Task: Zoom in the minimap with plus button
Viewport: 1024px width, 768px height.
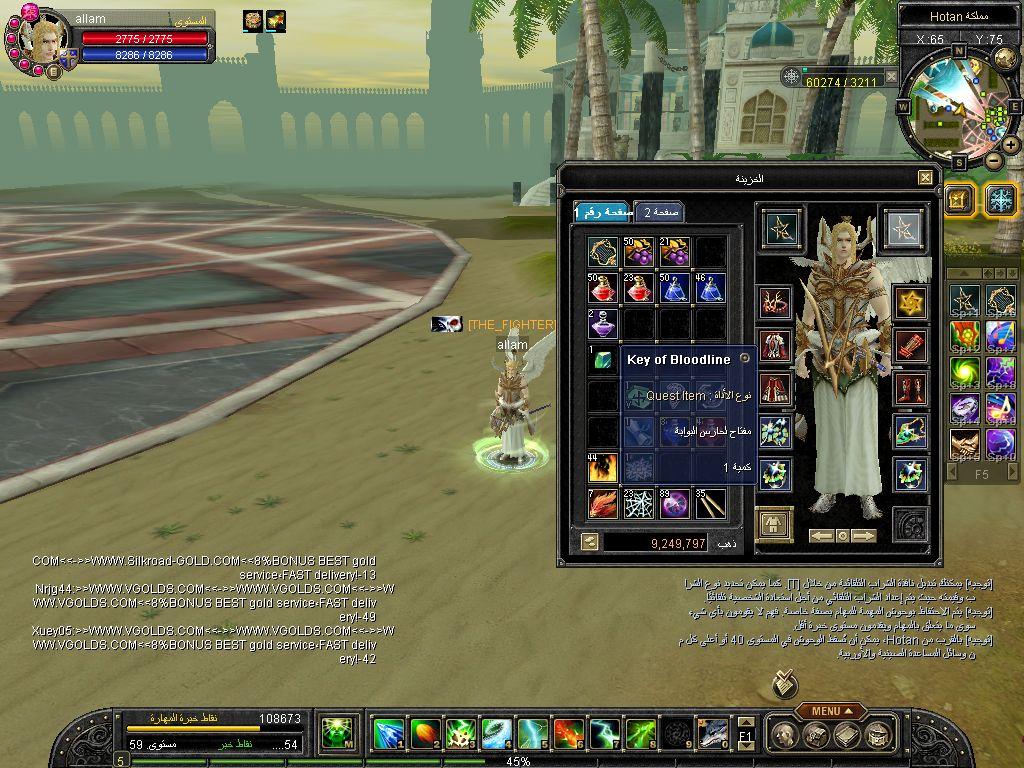Action: coord(1011,144)
